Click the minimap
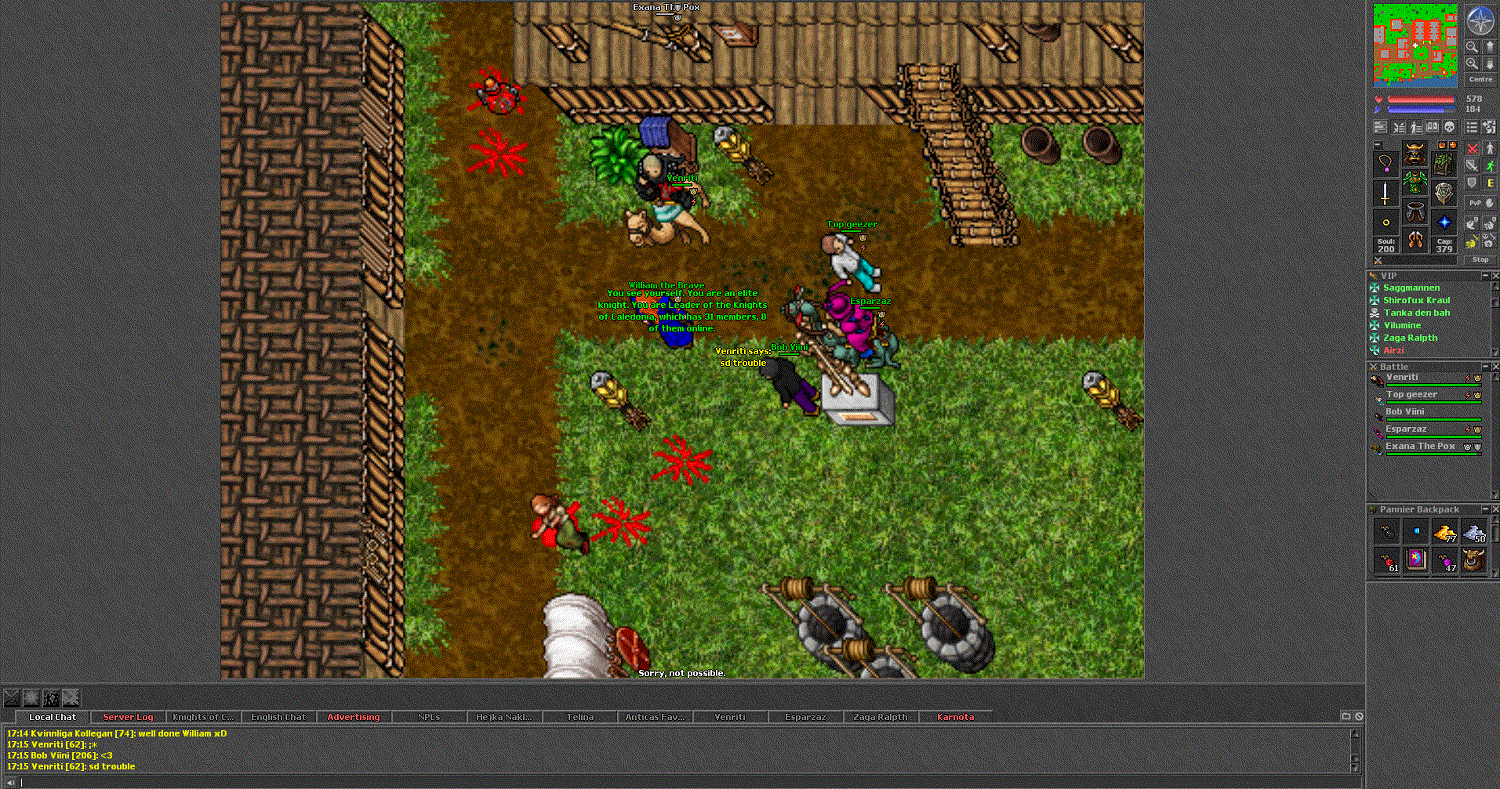 coord(1415,45)
